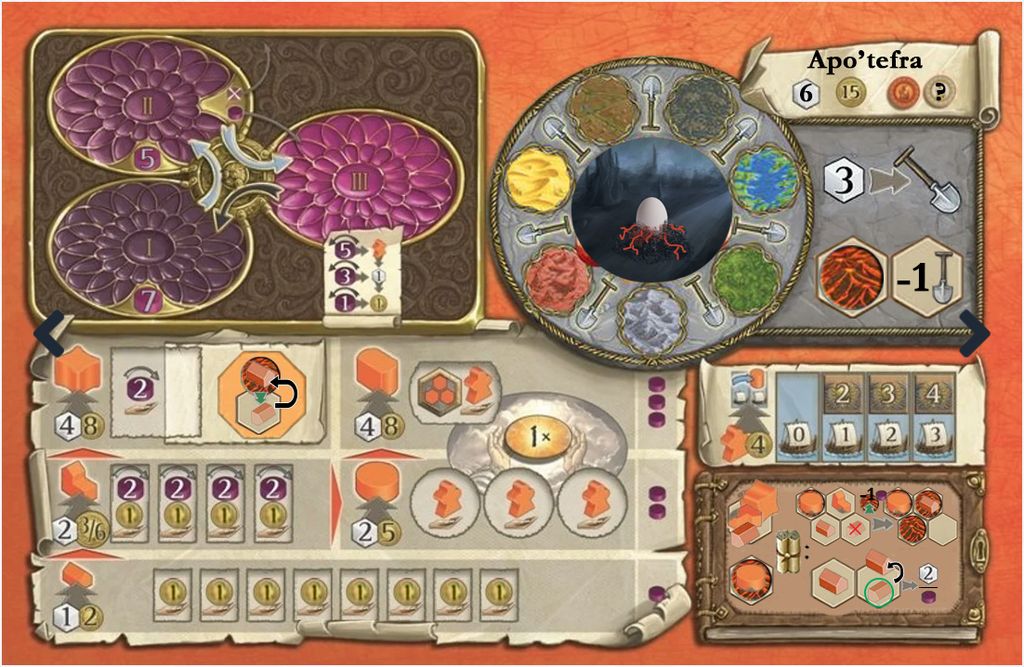Open the brown ability book panel

click(x=853, y=553)
